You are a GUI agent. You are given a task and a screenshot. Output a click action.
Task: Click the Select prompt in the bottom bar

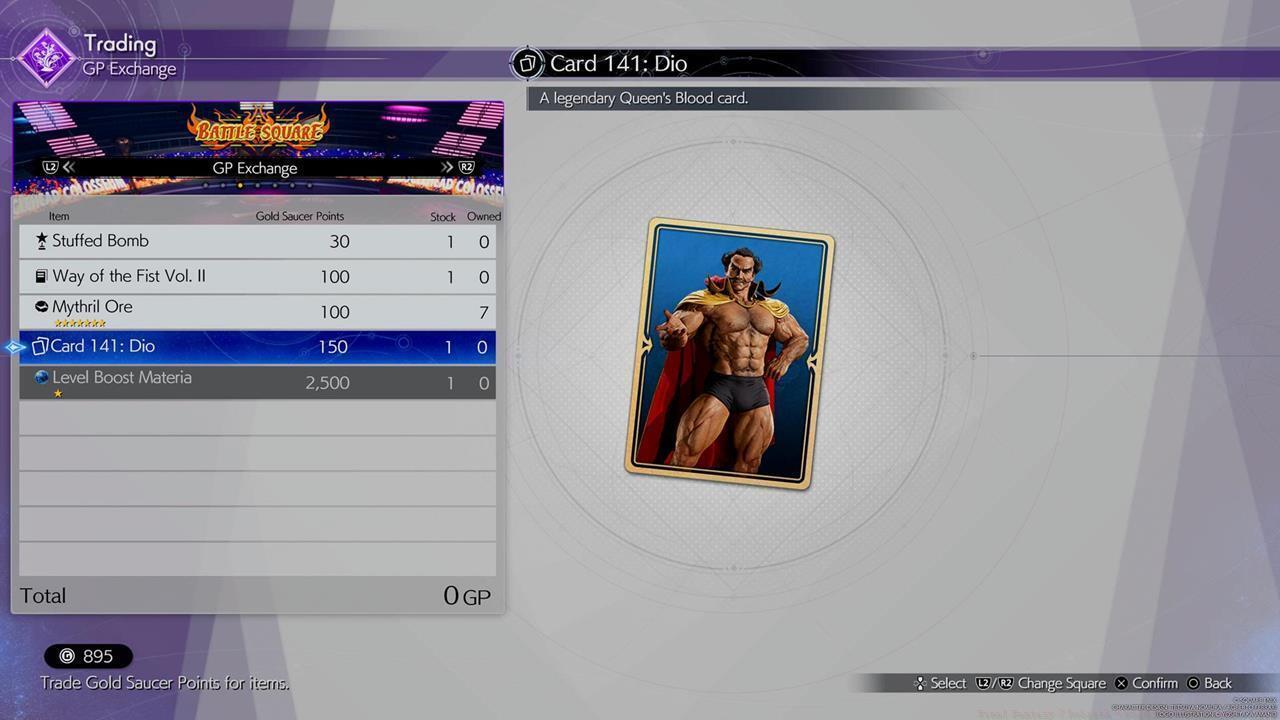coord(938,683)
